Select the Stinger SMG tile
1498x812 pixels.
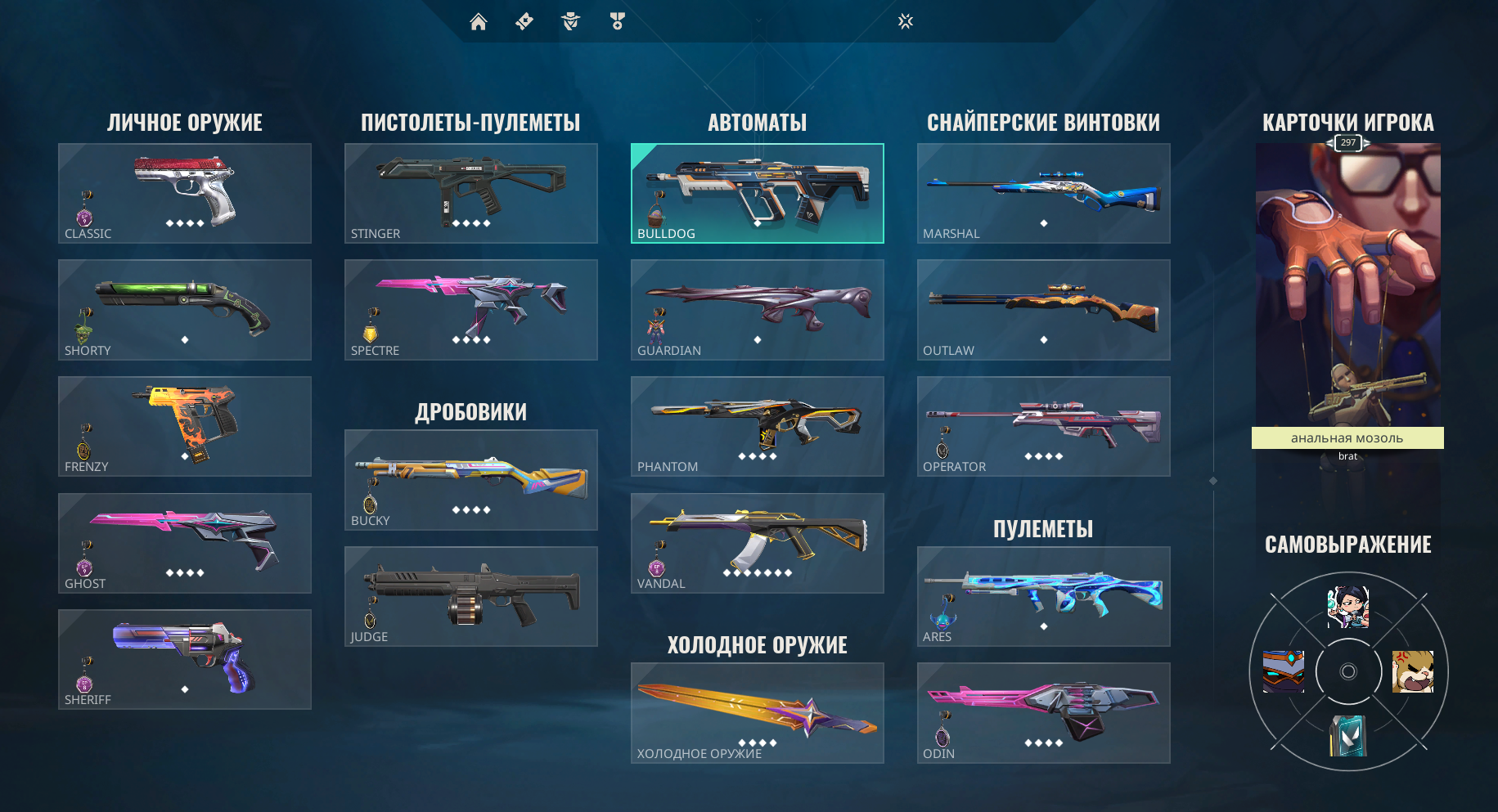470,193
